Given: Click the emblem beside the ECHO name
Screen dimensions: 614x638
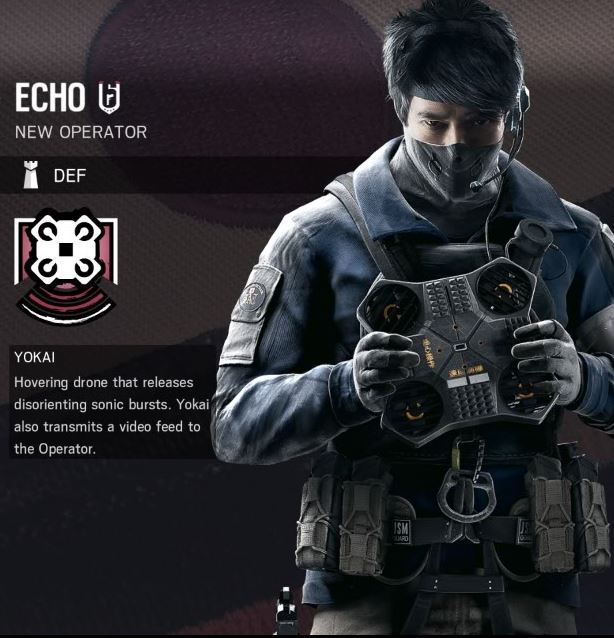Looking at the screenshot, I should 108,97.
